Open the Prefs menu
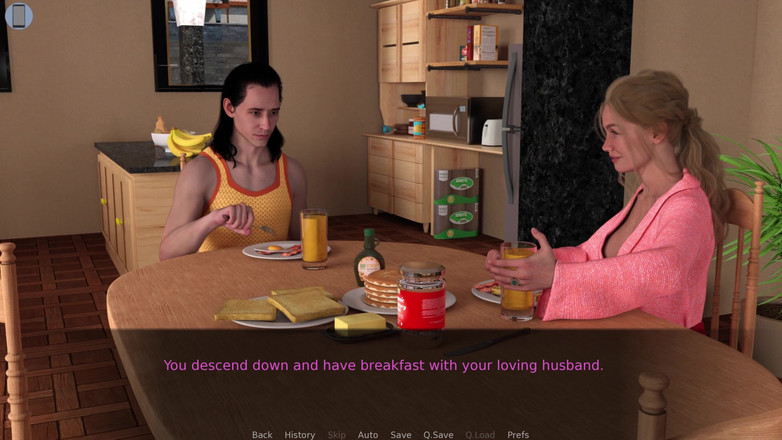Viewport: 782px width, 440px height. click(x=518, y=434)
